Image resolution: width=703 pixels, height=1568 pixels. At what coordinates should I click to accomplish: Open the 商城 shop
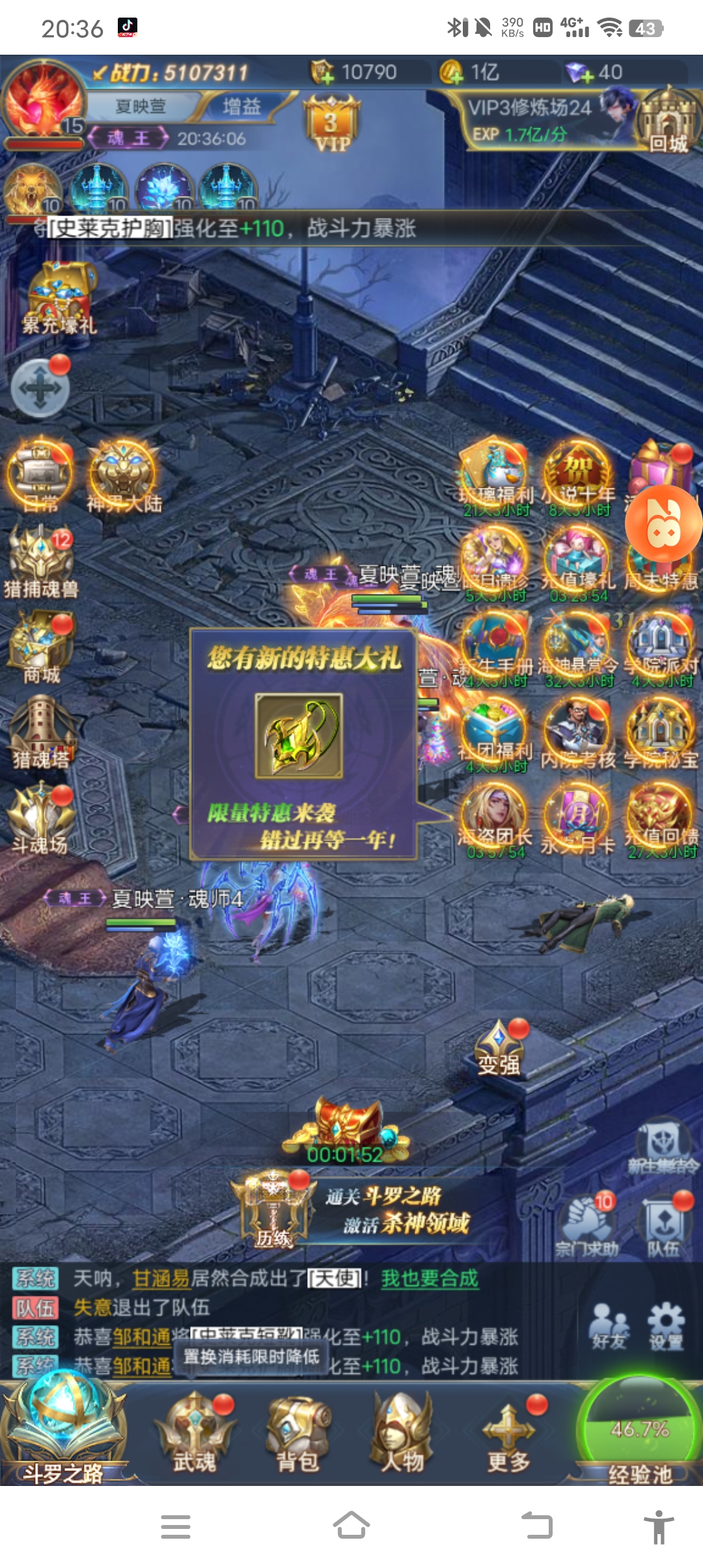click(42, 647)
